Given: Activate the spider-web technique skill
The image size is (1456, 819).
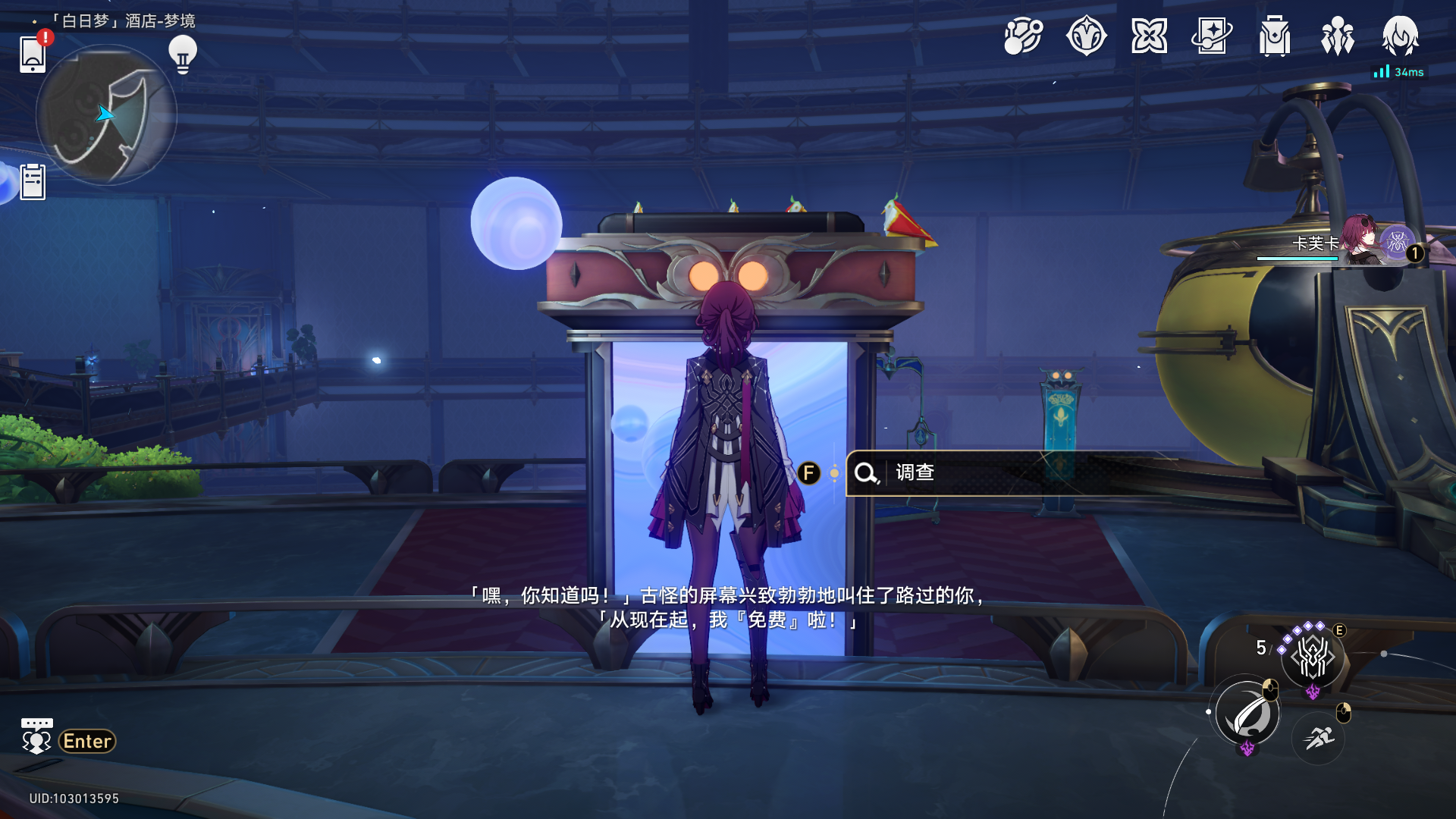Looking at the screenshot, I should [x=1313, y=657].
